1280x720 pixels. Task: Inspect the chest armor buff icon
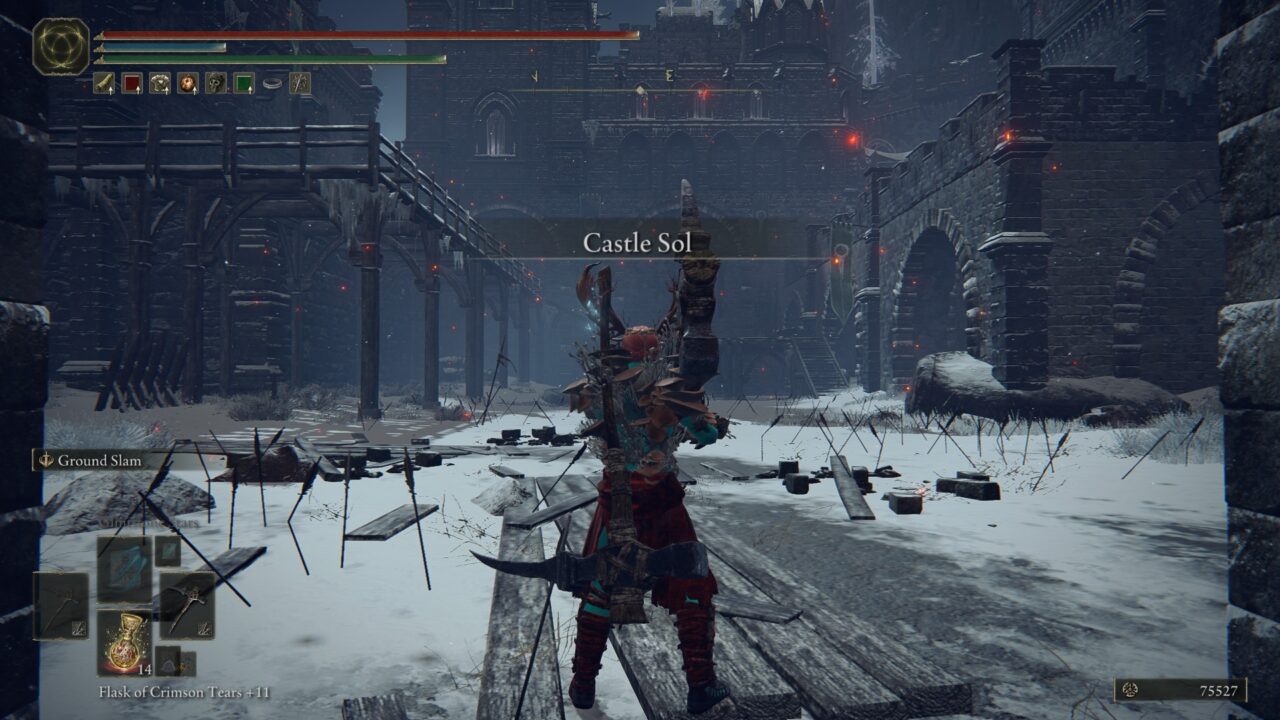(160, 83)
